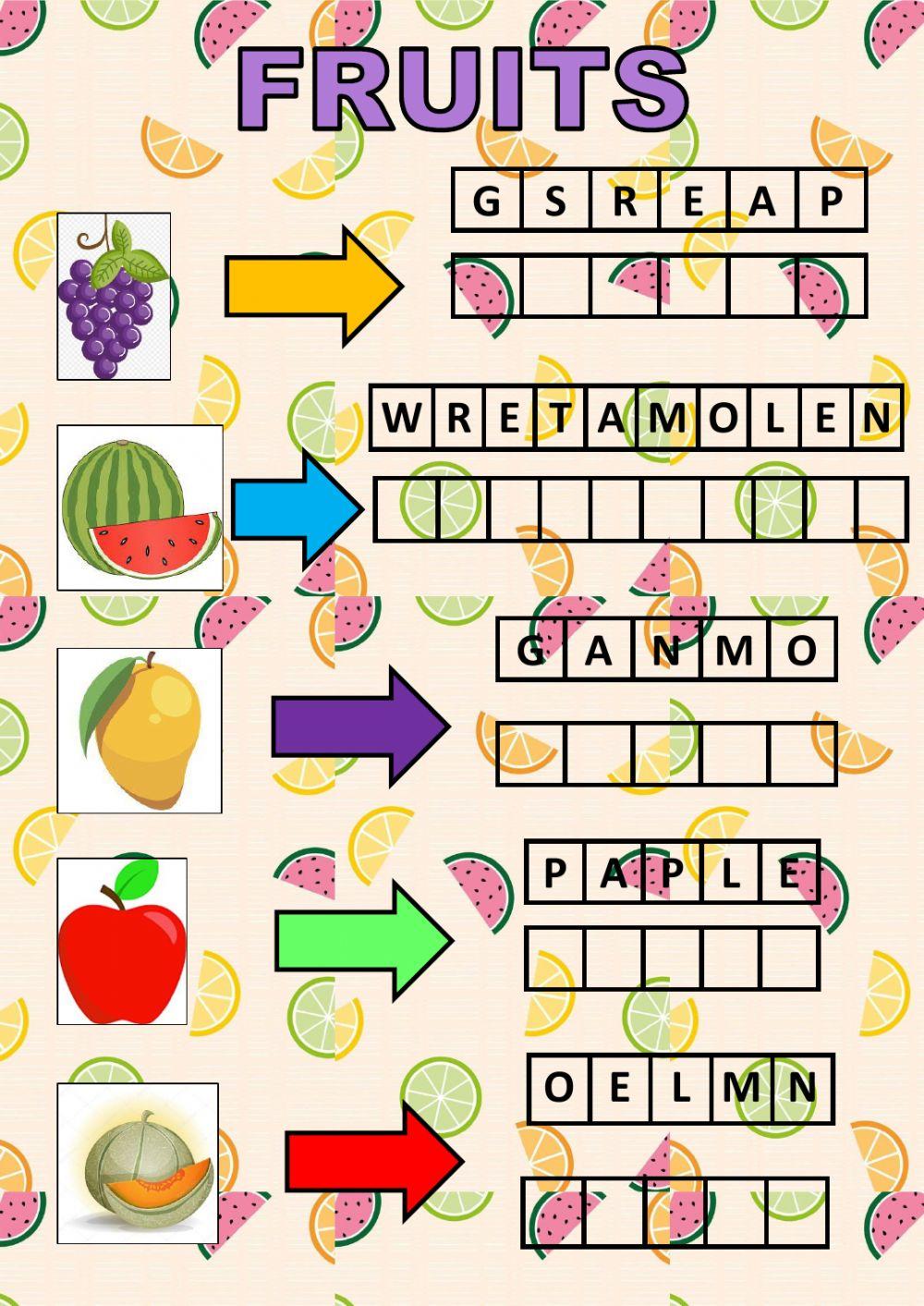Select the letter M tile in GANMO

point(735,651)
